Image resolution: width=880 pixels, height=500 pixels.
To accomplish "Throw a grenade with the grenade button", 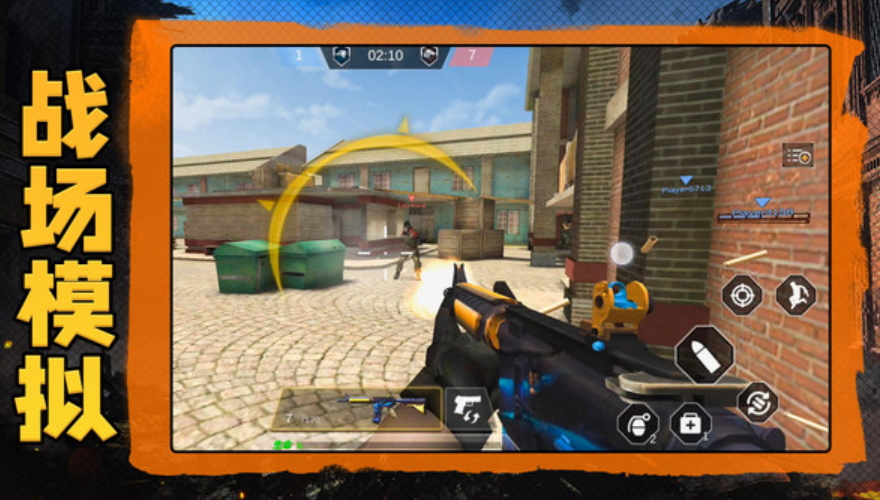I will [637, 423].
